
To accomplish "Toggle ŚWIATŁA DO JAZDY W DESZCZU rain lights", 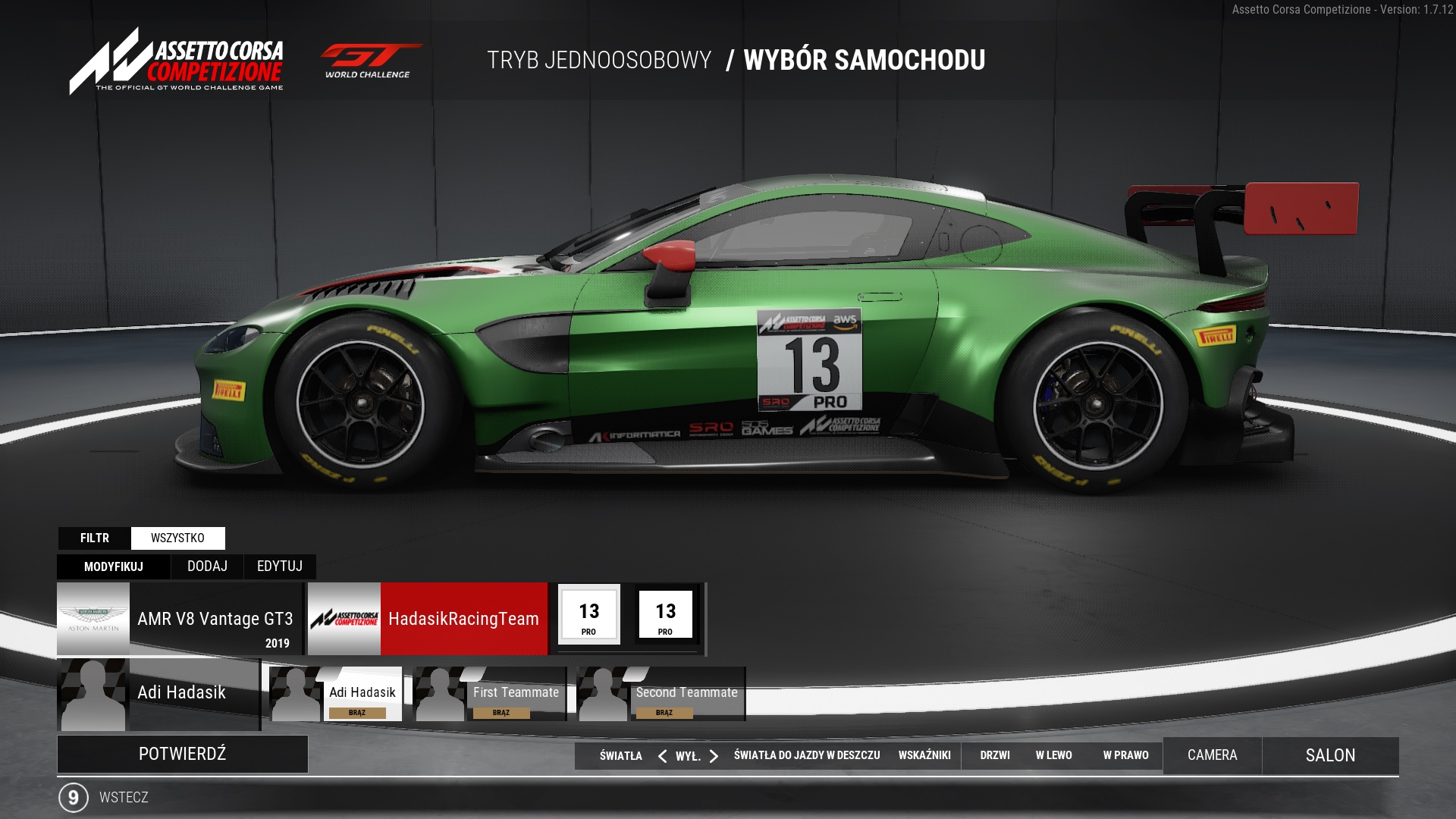I will [806, 755].
